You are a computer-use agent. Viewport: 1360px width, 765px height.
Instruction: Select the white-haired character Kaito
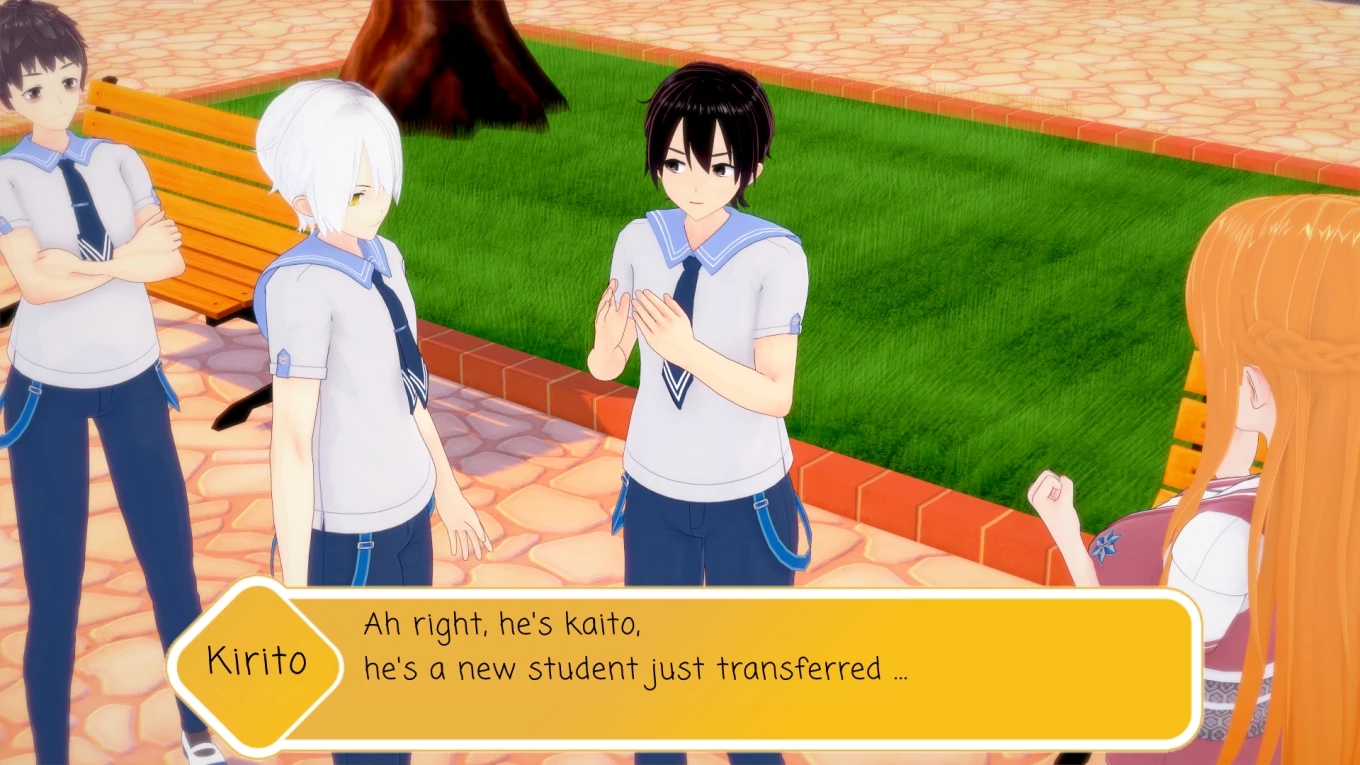click(350, 300)
